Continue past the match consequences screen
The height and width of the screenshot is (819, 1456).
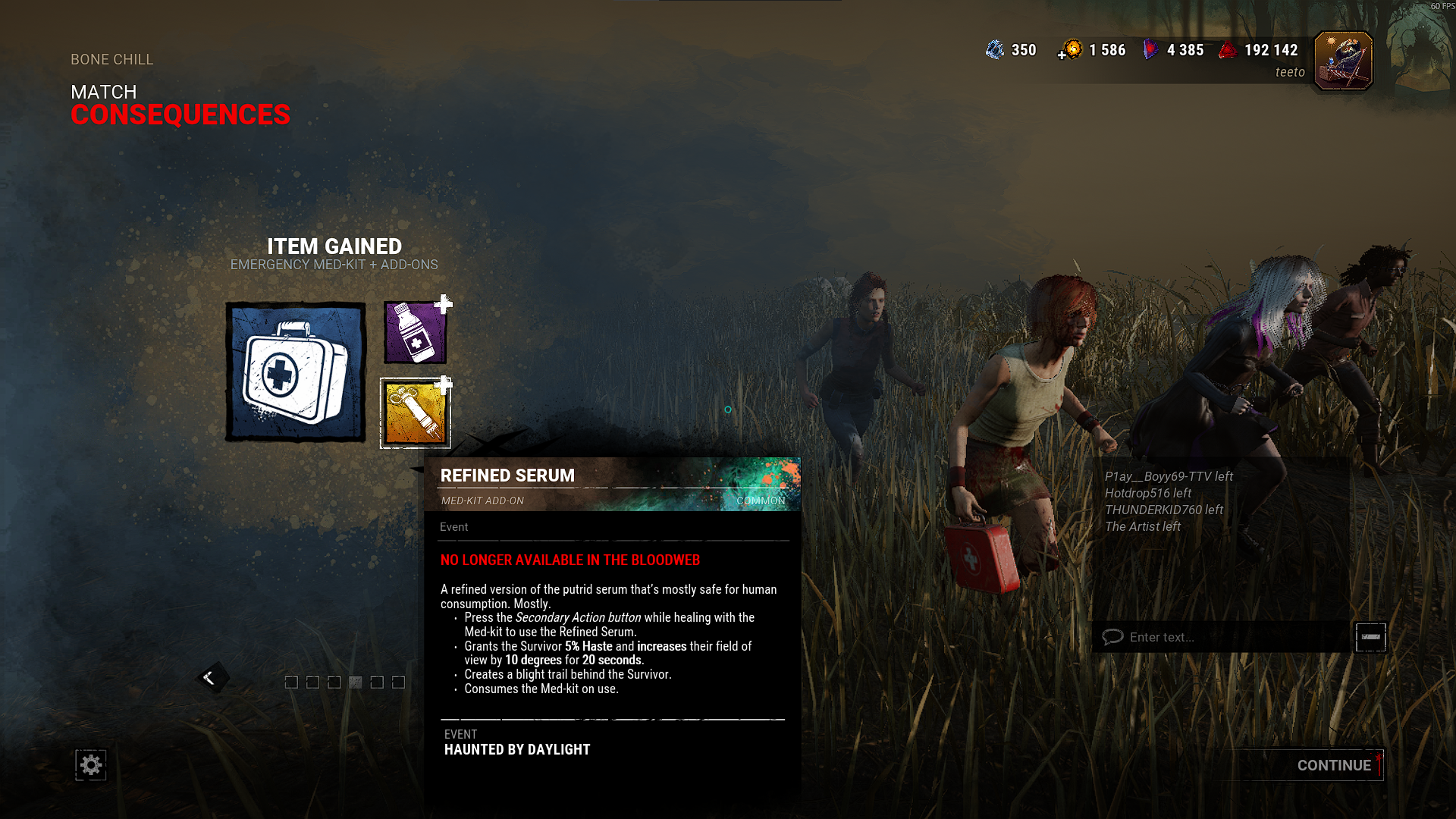pyautogui.click(x=1333, y=765)
